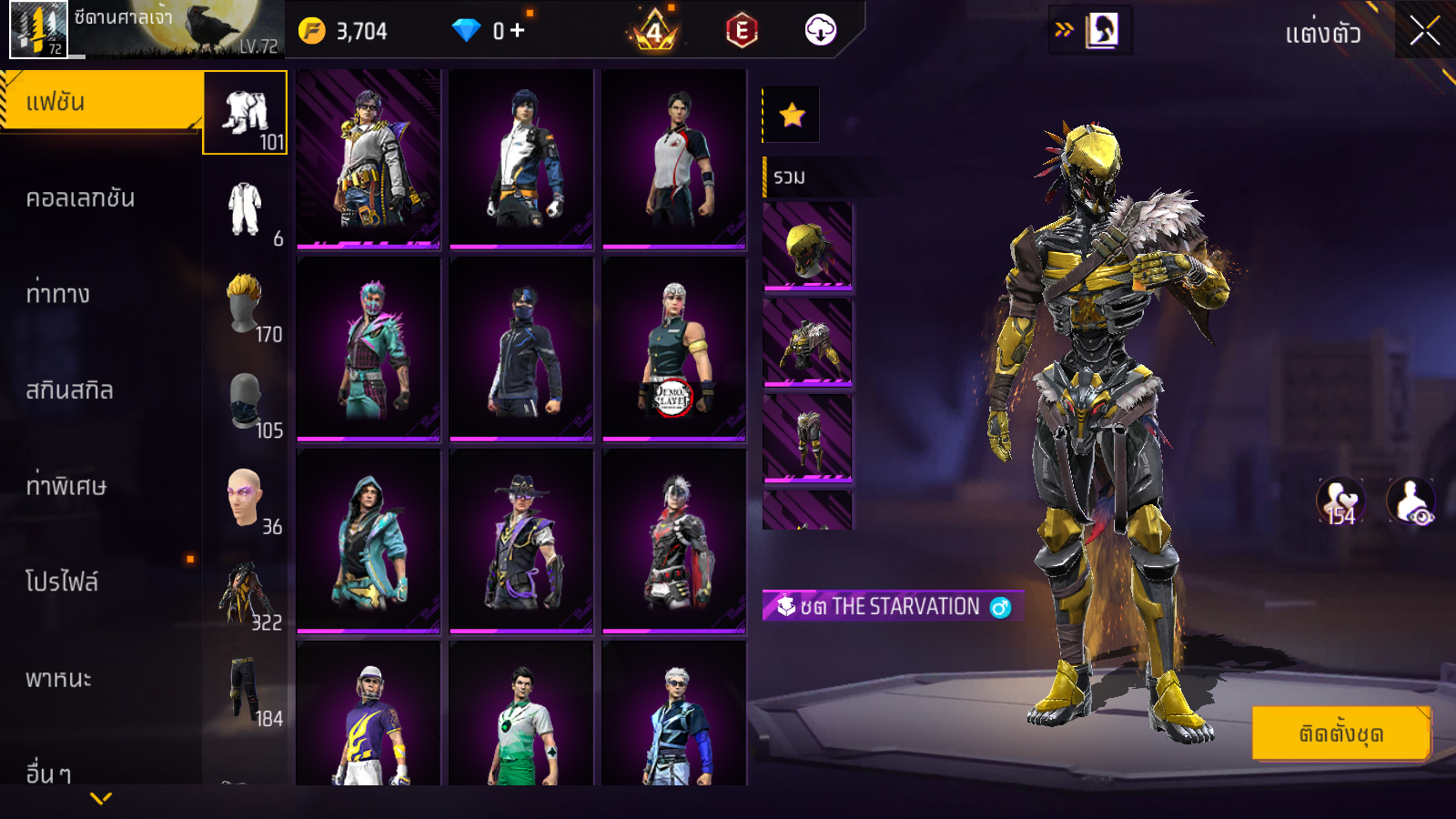The width and height of the screenshot is (1456, 819).
Task: Toggle the character view eye icon
Action: click(x=1410, y=501)
